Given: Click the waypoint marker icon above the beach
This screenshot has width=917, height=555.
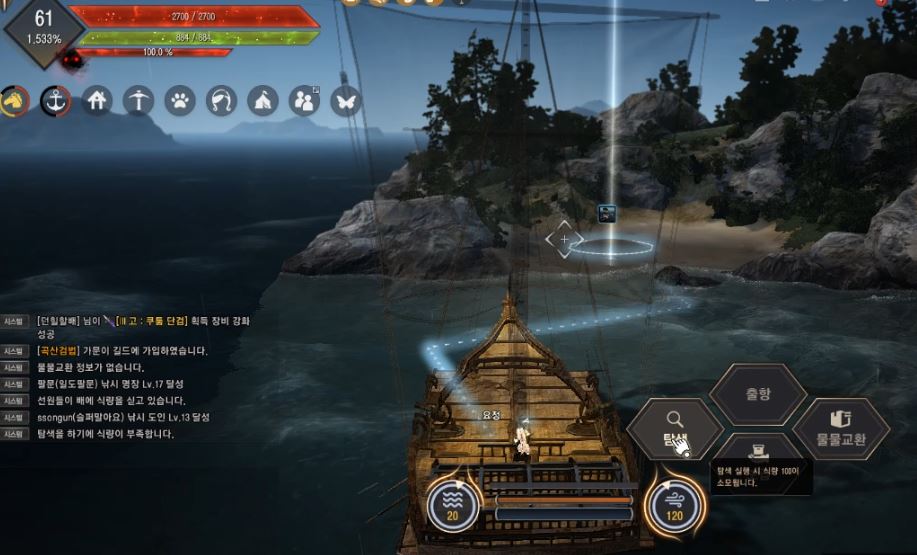Looking at the screenshot, I should click(x=607, y=212).
